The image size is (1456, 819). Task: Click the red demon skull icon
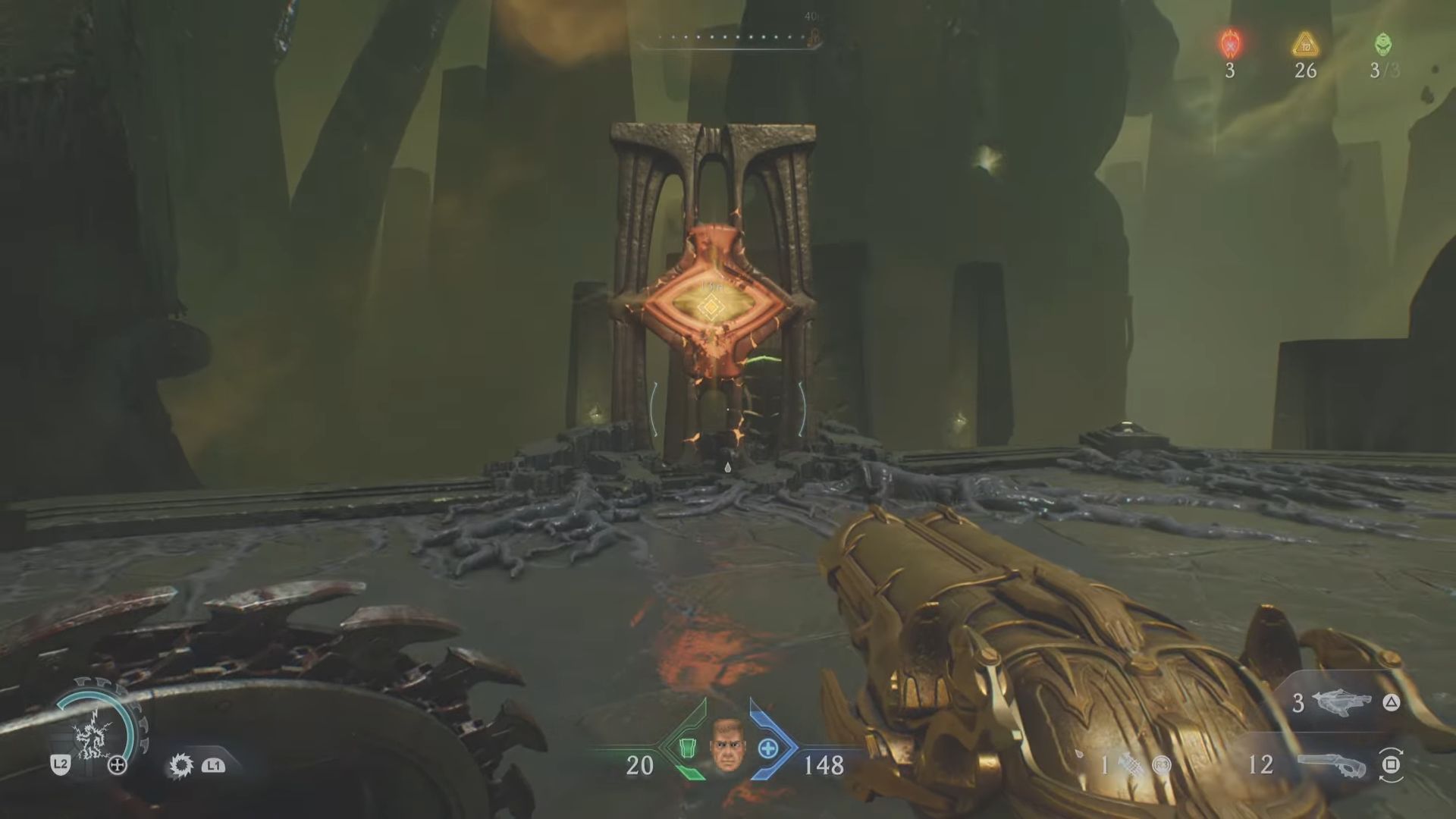(x=1229, y=45)
